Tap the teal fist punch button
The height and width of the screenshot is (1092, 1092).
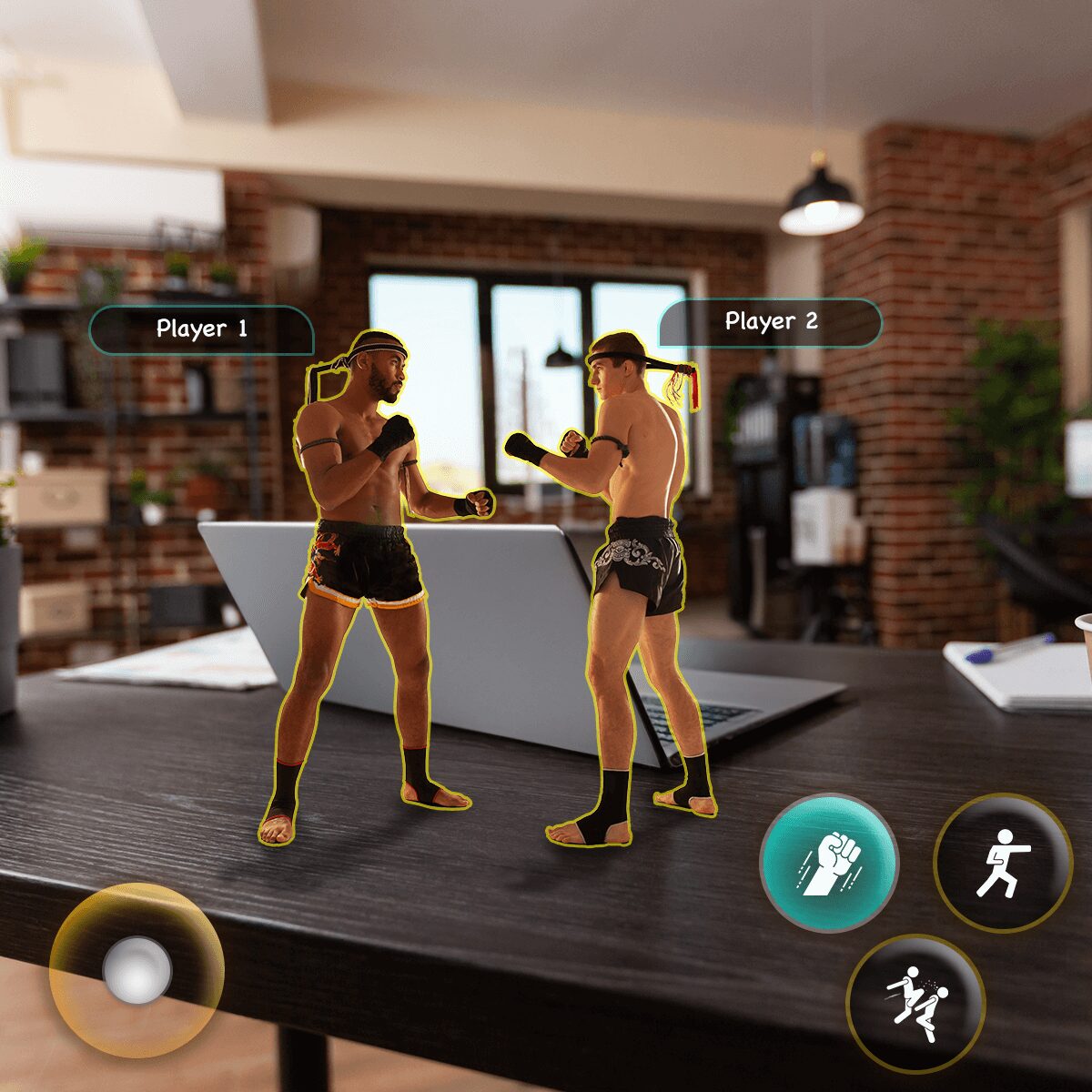point(828,862)
